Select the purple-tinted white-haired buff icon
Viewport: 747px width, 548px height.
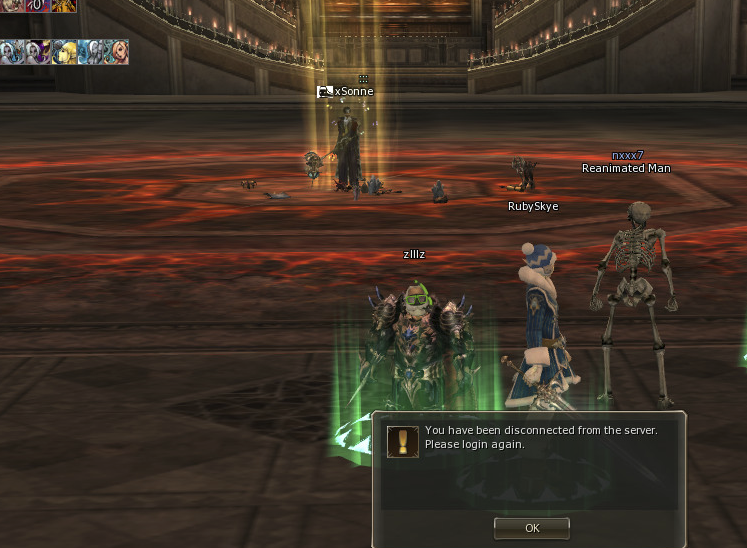coord(38,52)
